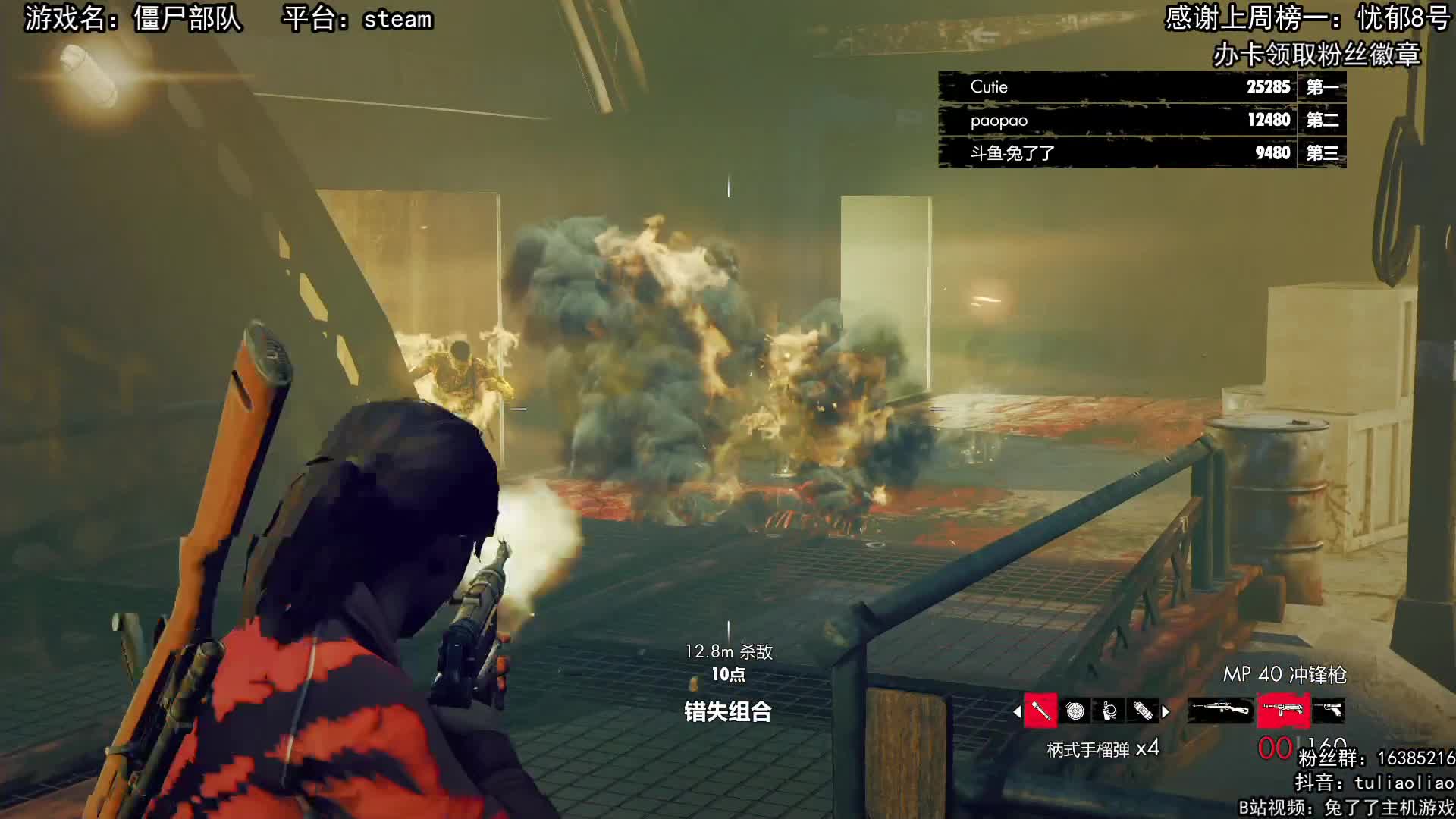Click the left arrow beside the item slots
Screen dimensions: 1456x819
click(x=1017, y=711)
